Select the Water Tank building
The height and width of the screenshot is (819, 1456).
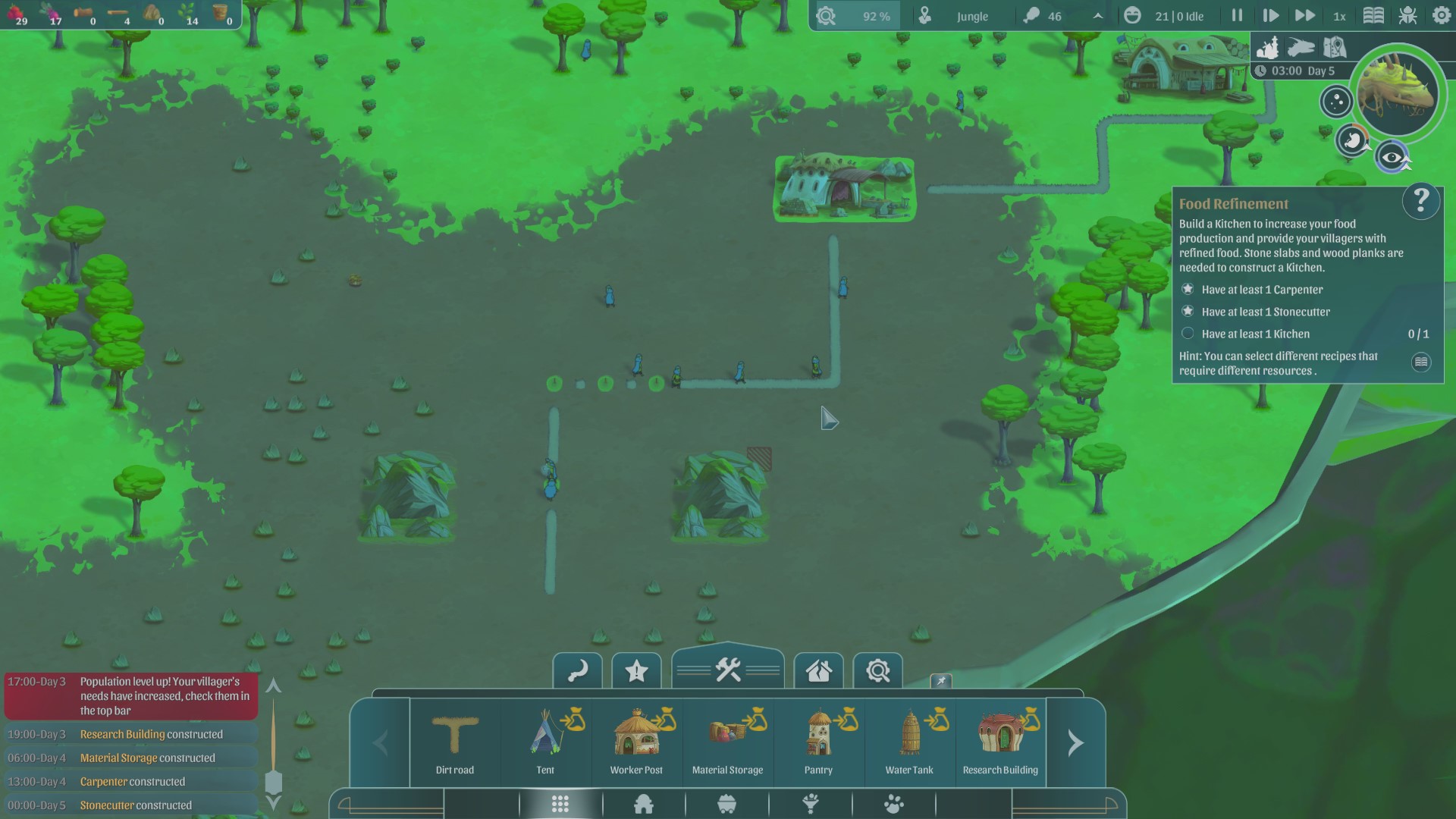[x=910, y=742]
